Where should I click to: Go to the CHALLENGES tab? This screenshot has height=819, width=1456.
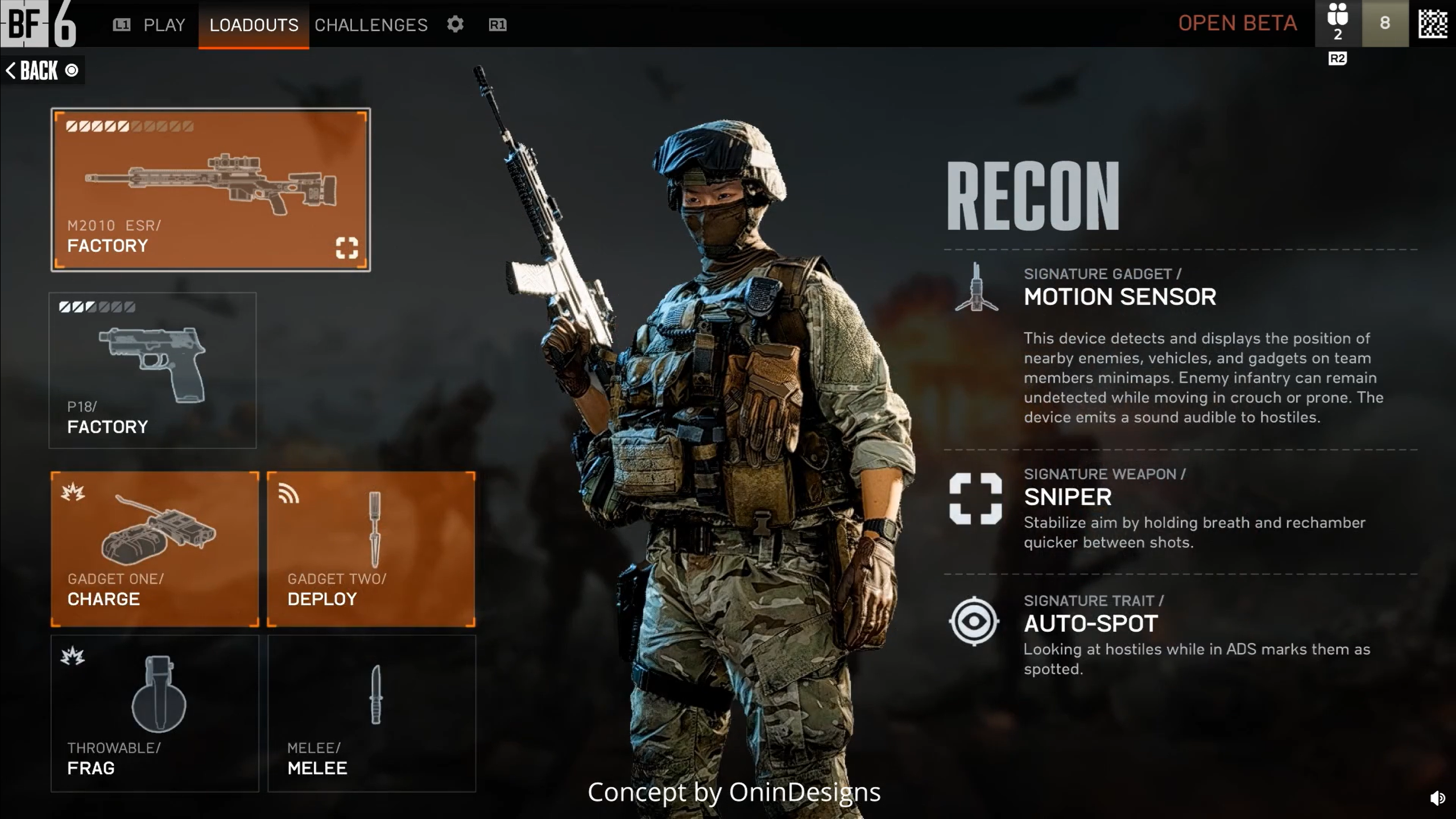[x=371, y=25]
